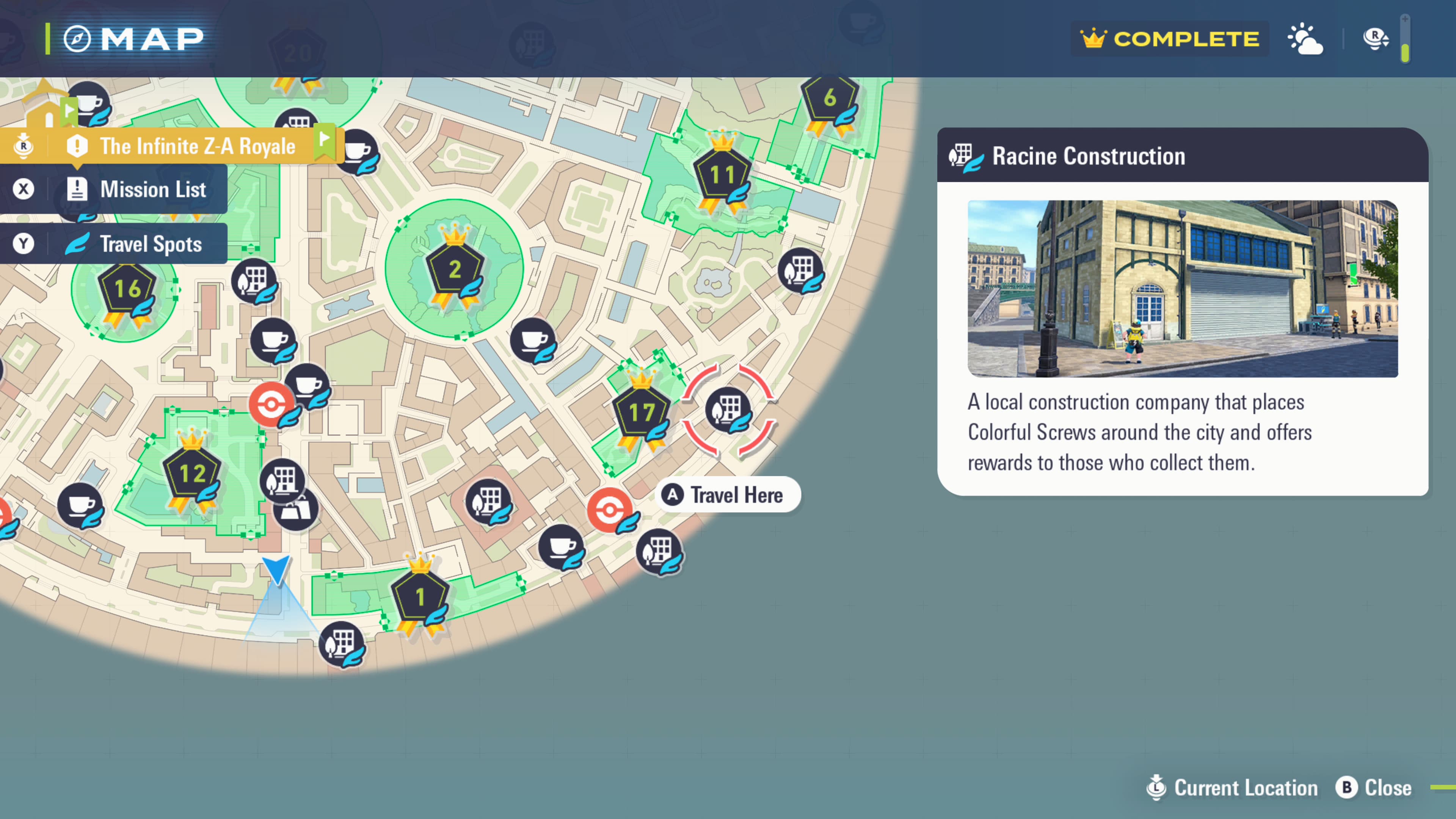Screen dimensions: 1456x819
Task: Select Wild Zone 6 map marker
Action: [829, 98]
